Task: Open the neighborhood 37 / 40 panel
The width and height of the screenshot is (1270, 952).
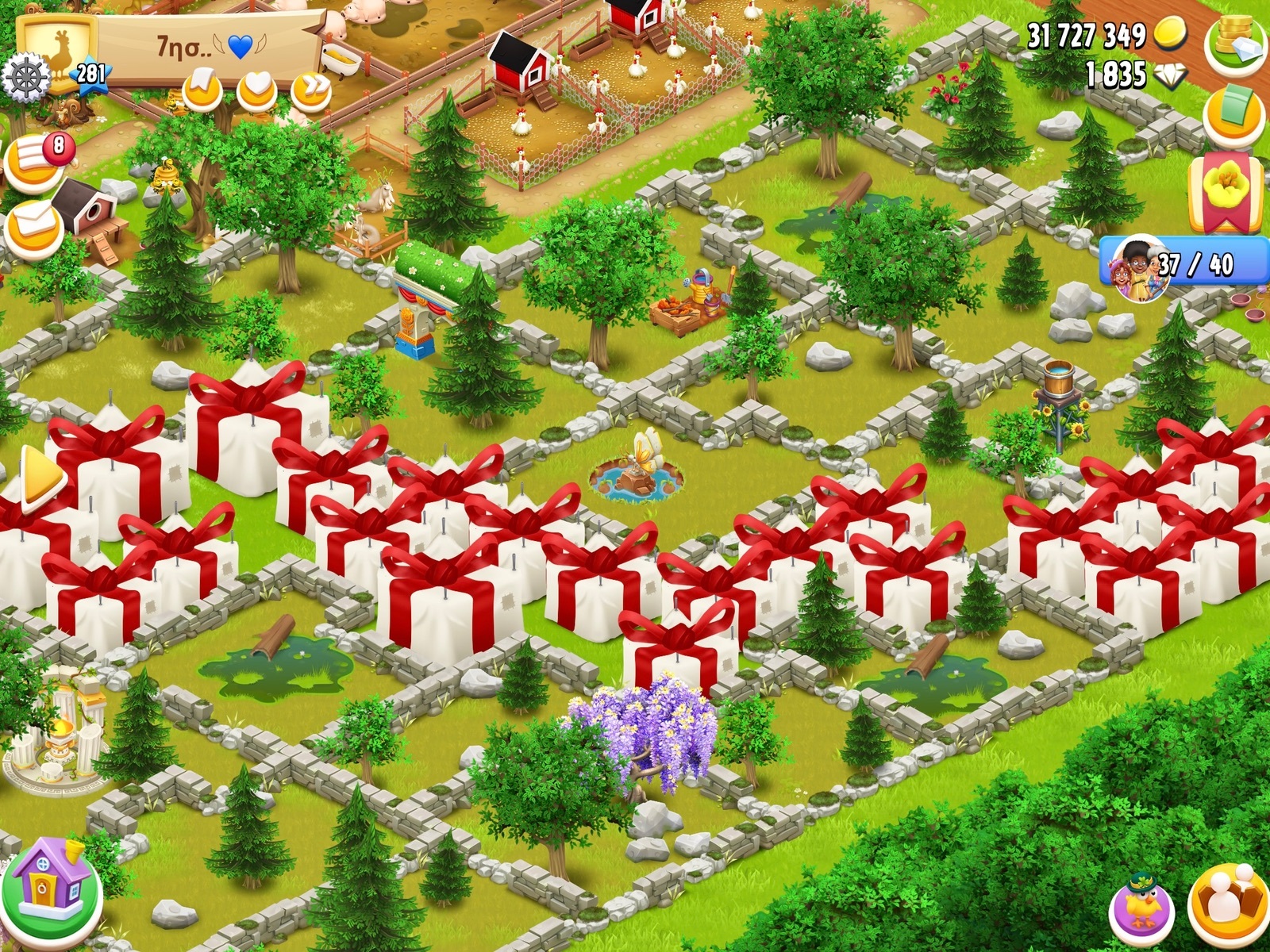Action: (1183, 265)
